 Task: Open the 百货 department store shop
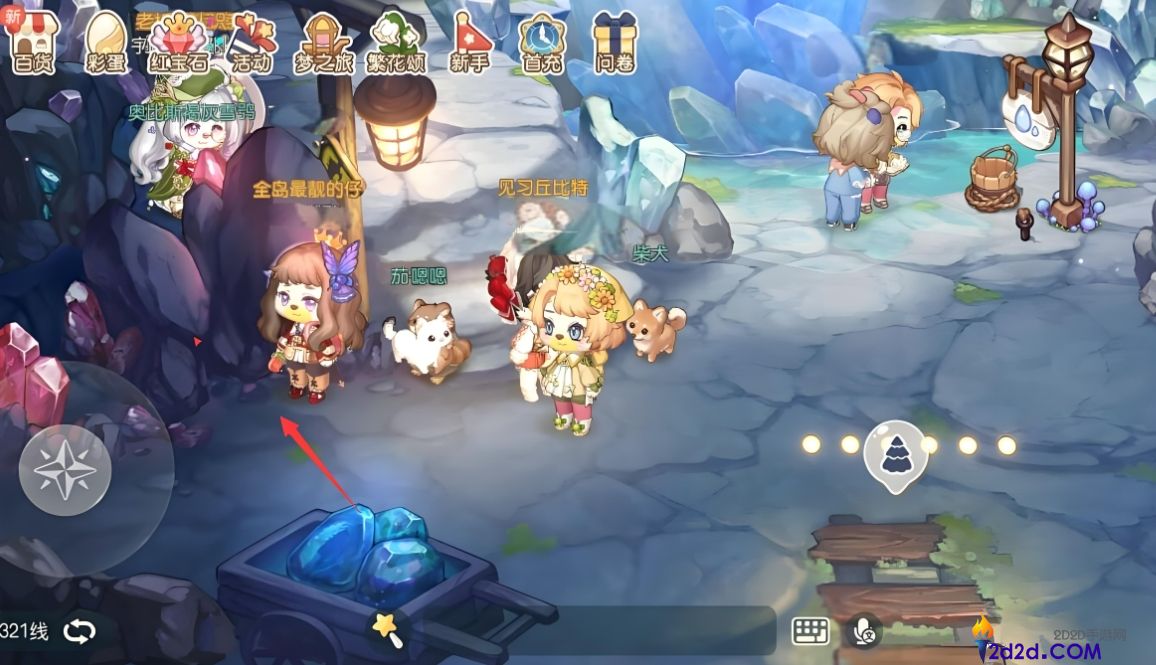click(x=33, y=43)
